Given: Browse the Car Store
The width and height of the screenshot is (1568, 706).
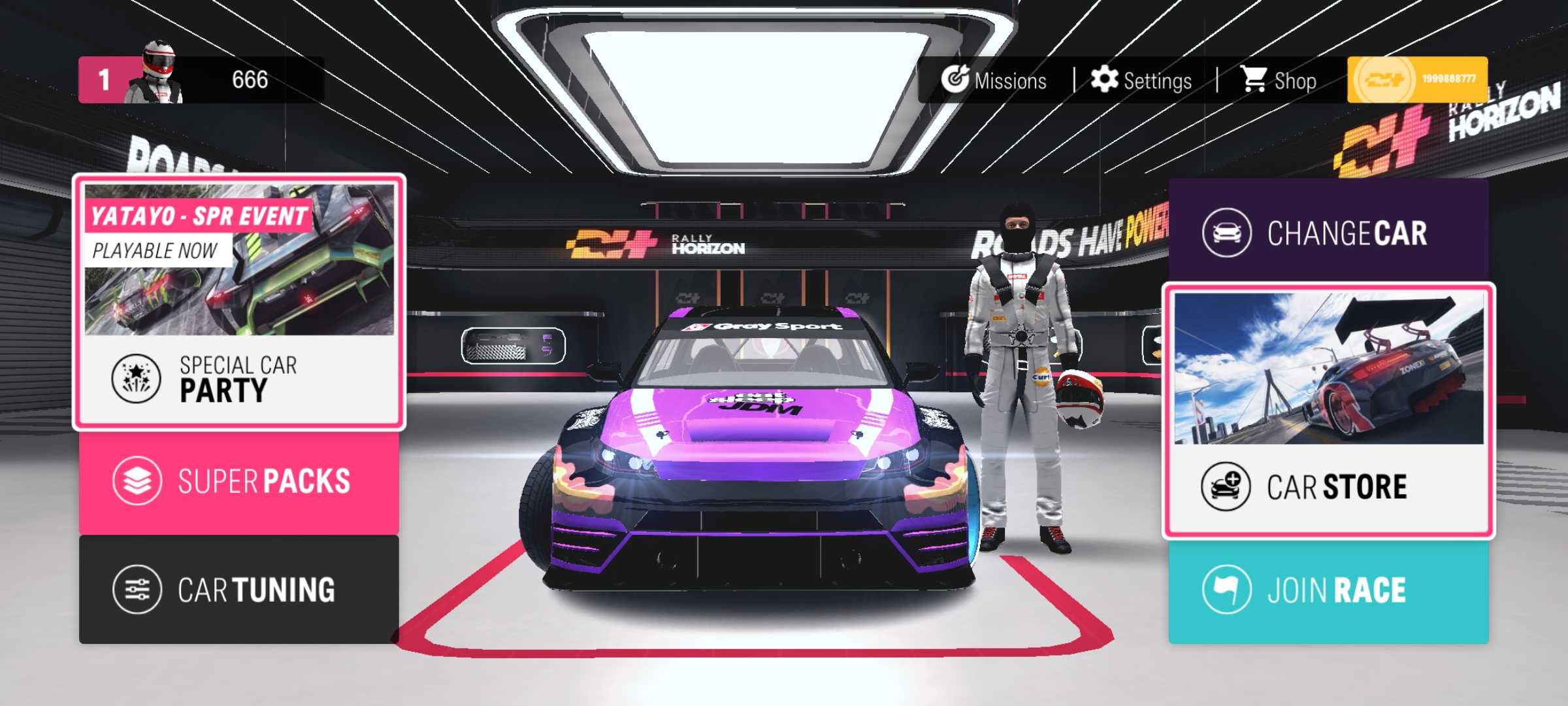Looking at the screenshot, I should [1328, 412].
